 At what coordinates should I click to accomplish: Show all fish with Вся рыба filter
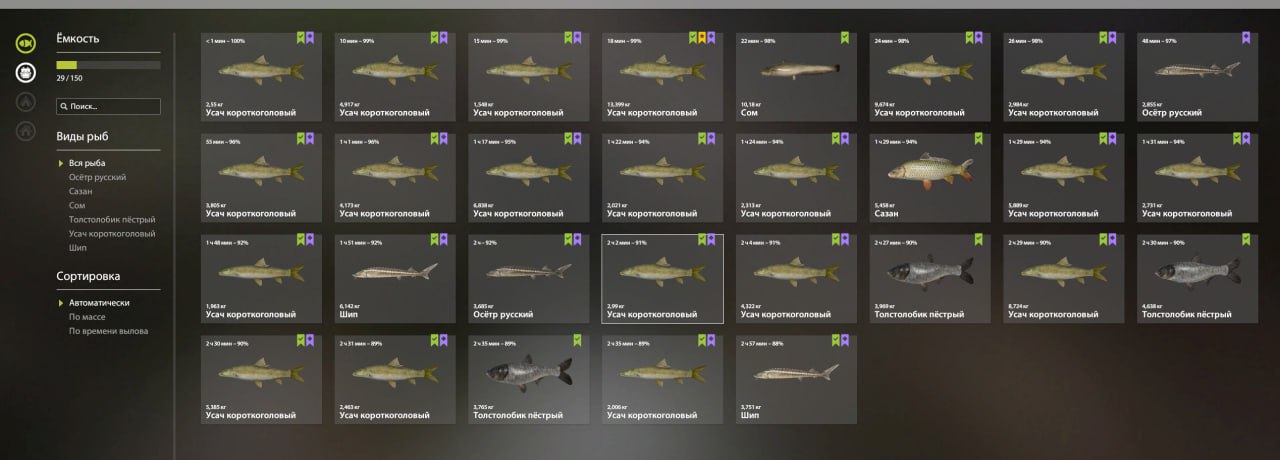click(87, 163)
